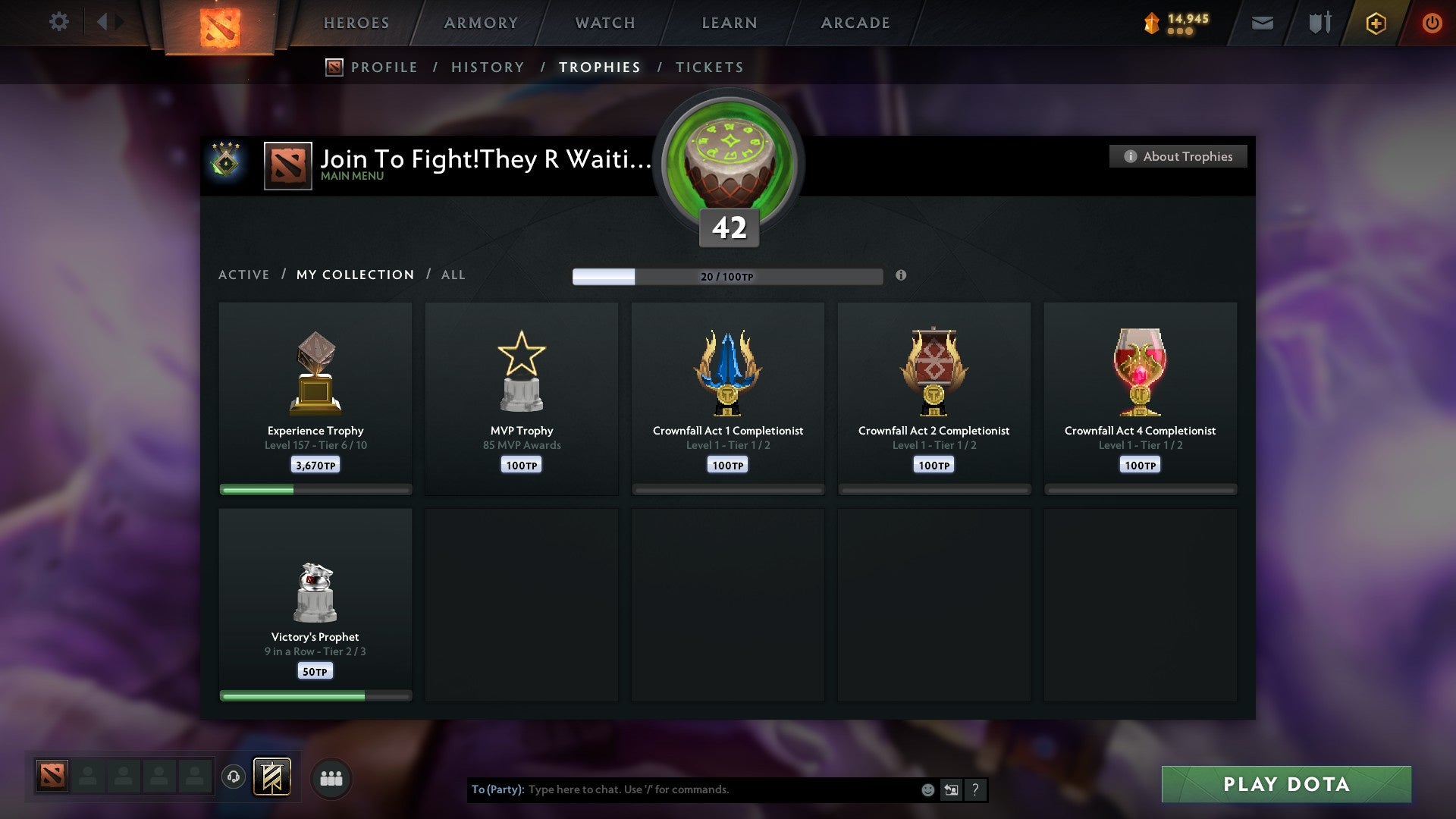
Task: Go to the WATCH menu
Action: pos(604,23)
